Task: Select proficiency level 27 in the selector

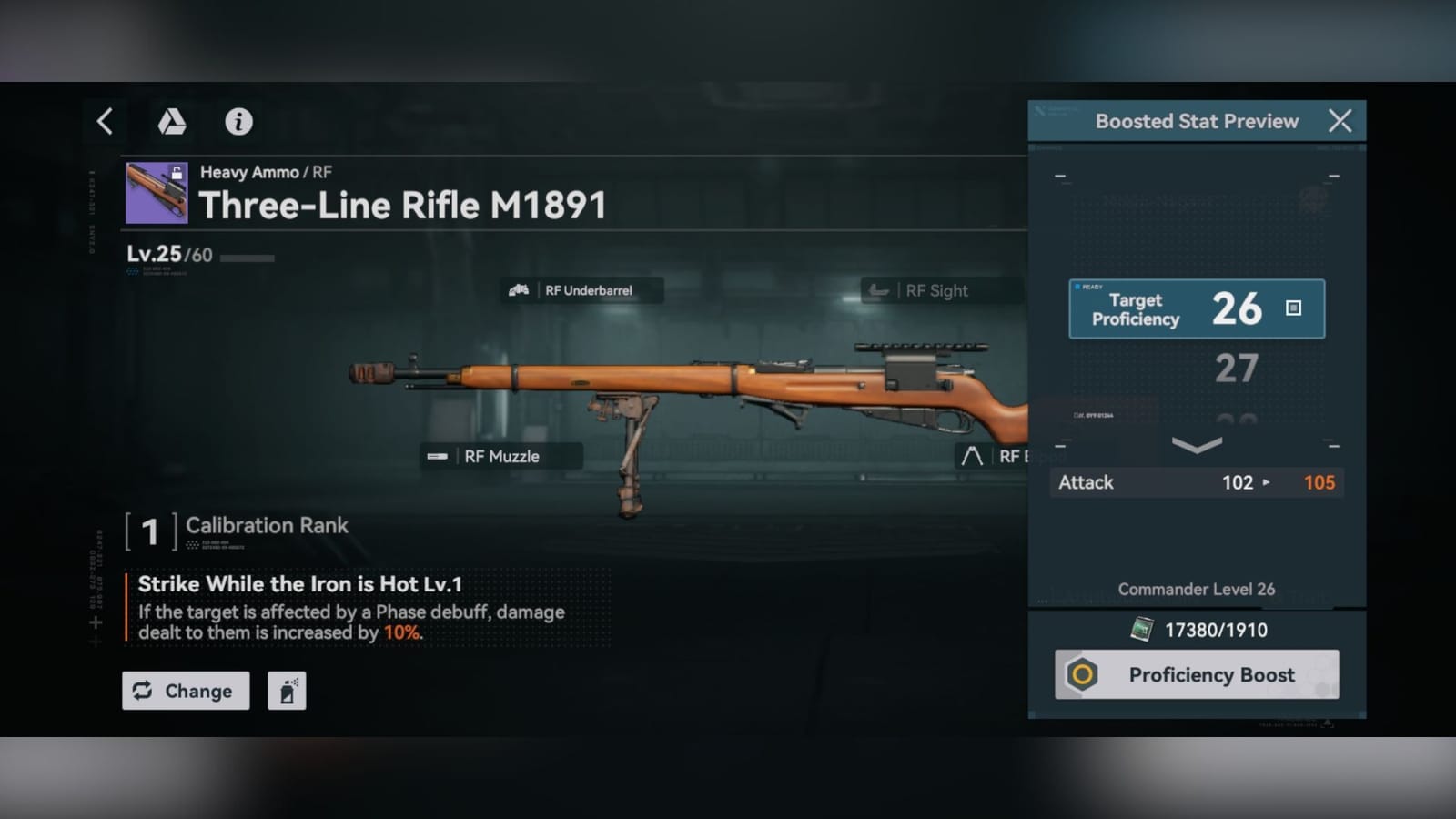Action: pyautogui.click(x=1236, y=368)
